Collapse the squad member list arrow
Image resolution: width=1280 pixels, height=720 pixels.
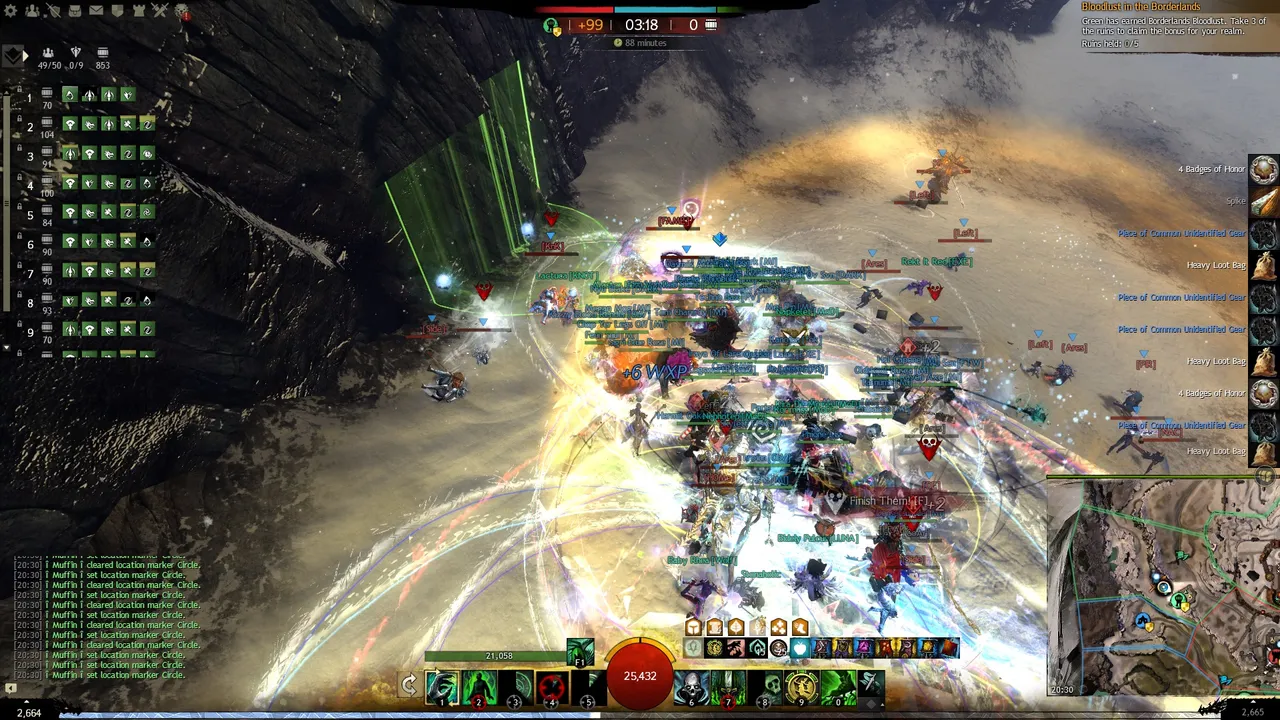coord(6,347)
